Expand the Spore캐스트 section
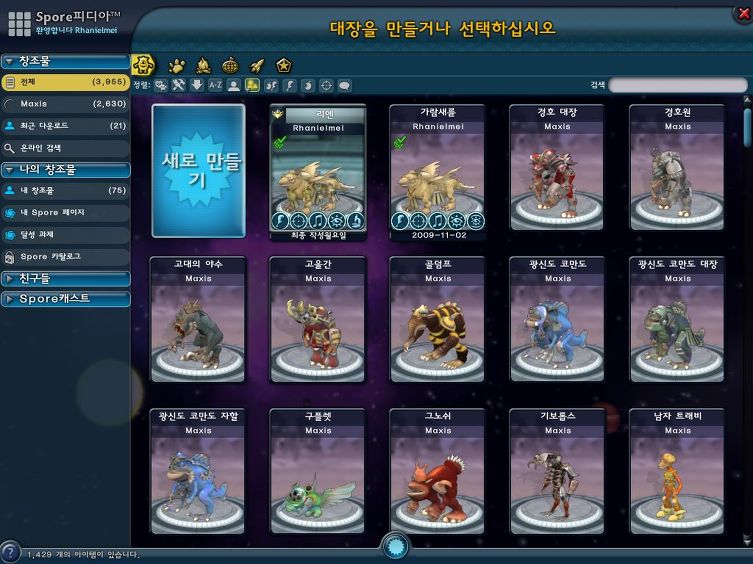 [x=65, y=299]
